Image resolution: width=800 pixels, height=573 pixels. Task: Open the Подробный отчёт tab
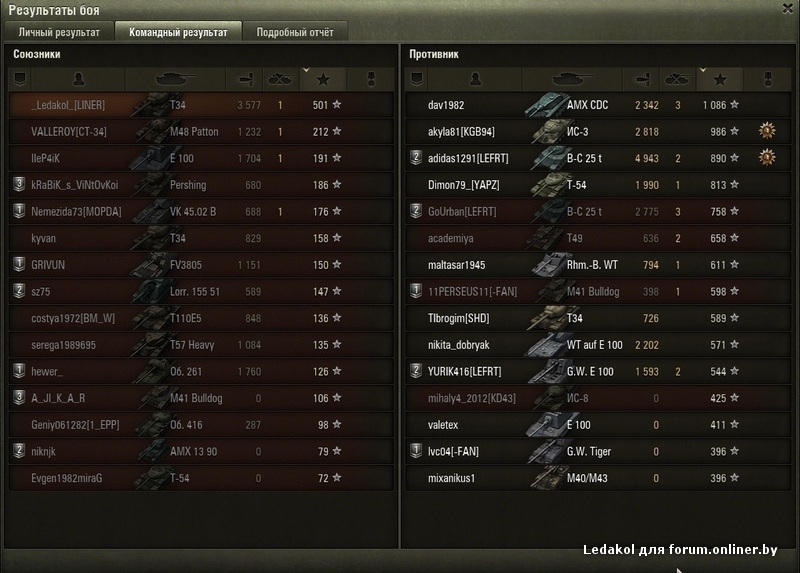293,32
